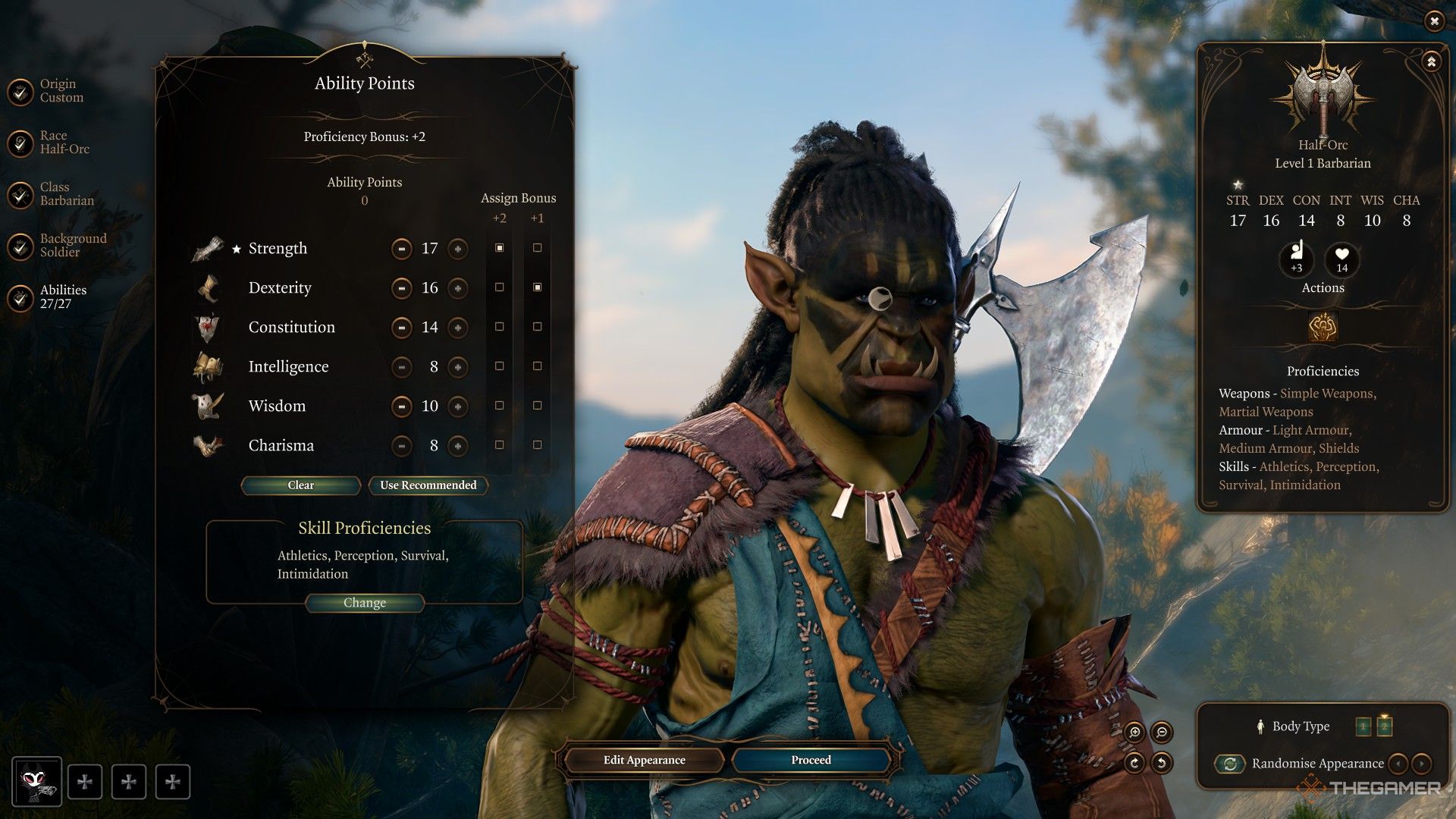The height and width of the screenshot is (819, 1456).
Task: Open the character portrait thumbnail at bottom left
Action: tap(36, 781)
